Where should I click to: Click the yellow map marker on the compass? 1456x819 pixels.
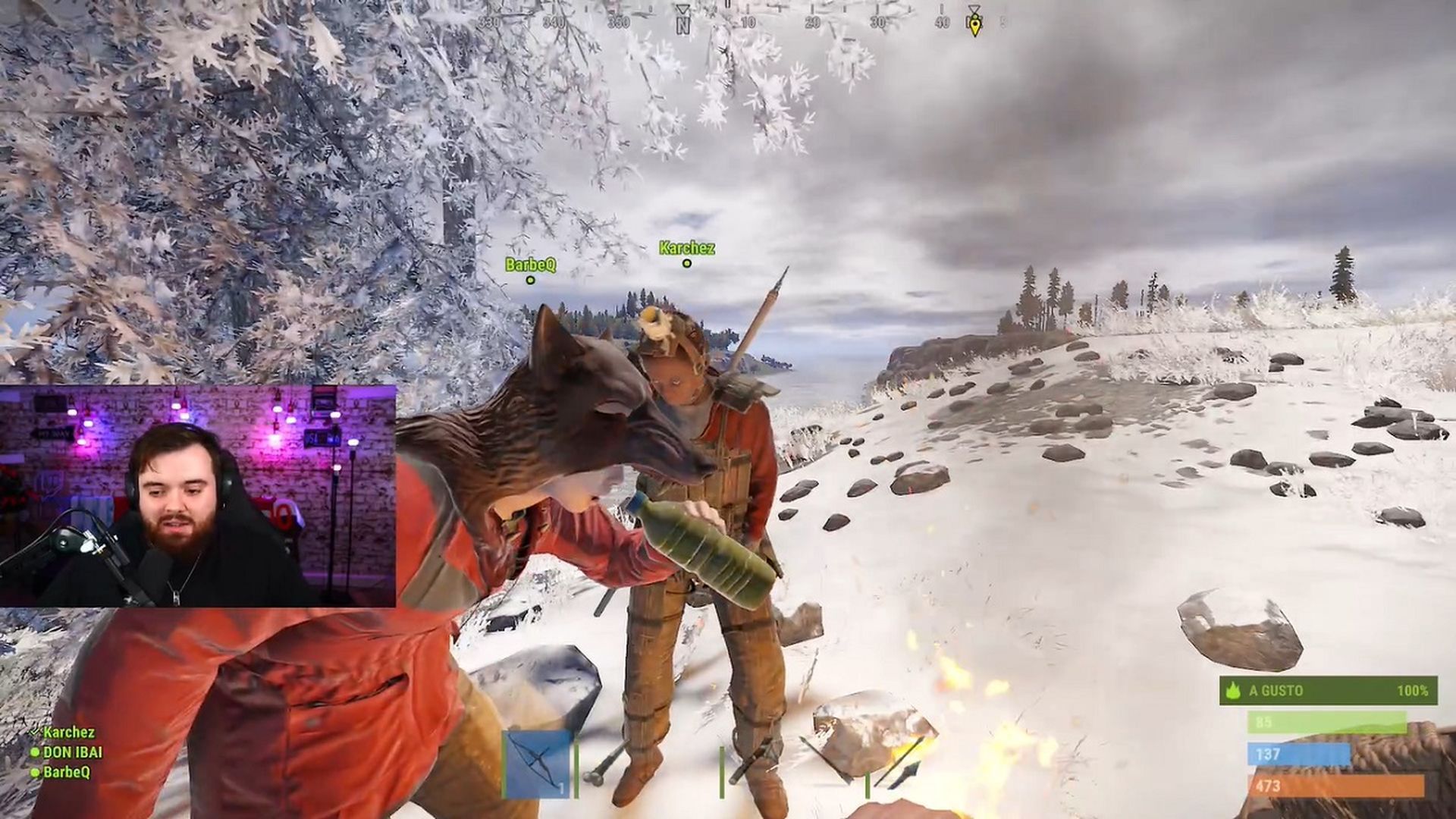pos(974,25)
